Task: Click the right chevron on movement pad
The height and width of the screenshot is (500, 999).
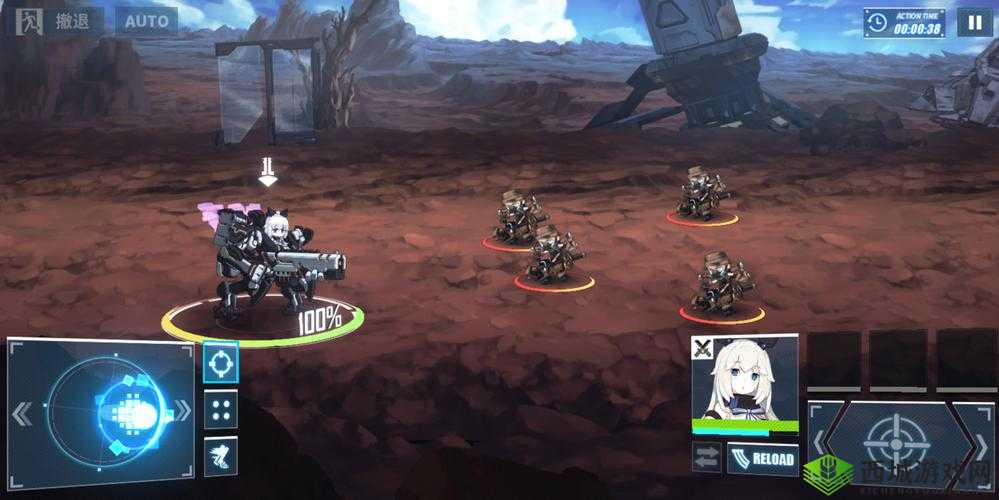Action: [183, 412]
